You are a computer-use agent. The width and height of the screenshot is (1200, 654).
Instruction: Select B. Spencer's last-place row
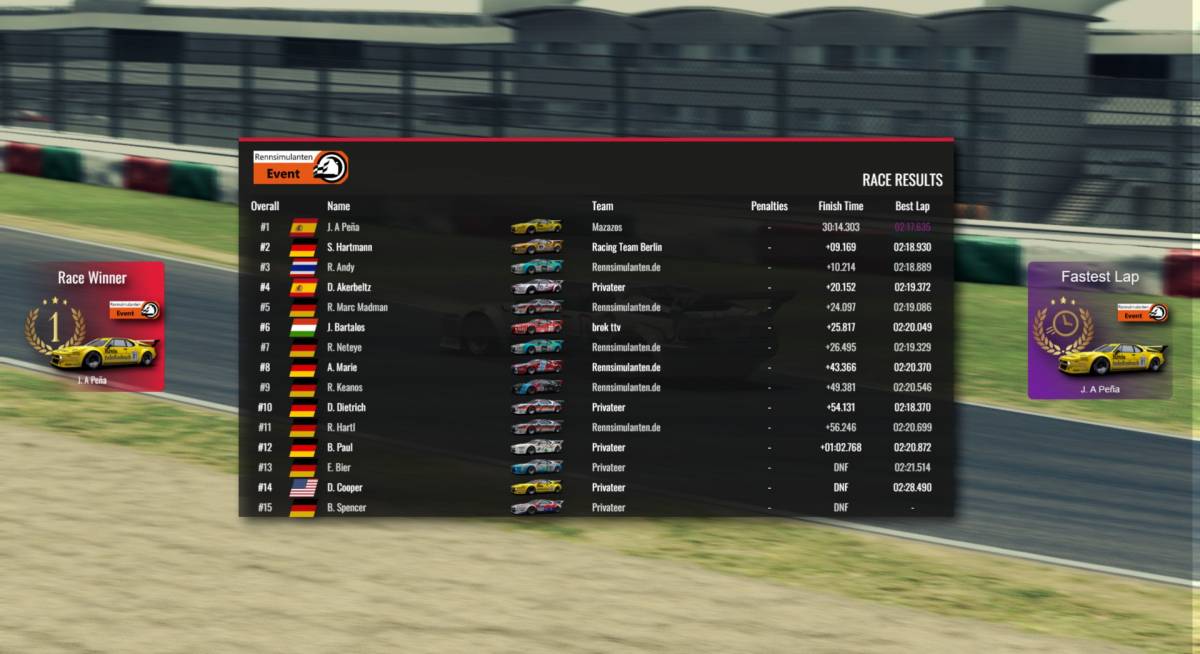(x=346, y=507)
